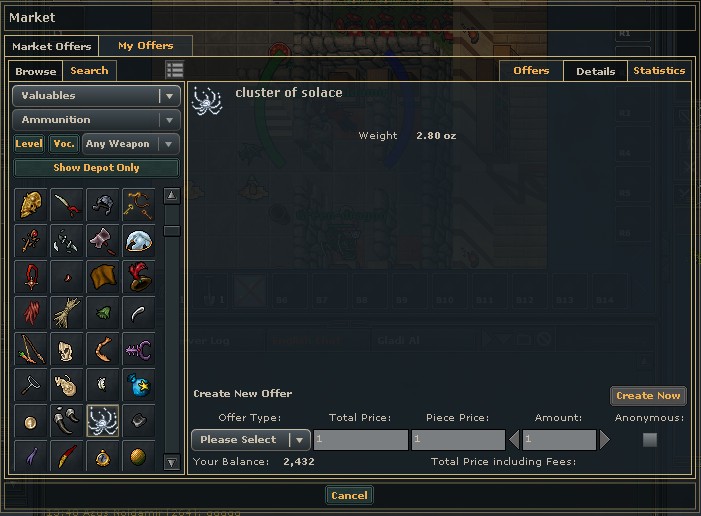Viewport: 701px width, 516px height.
Task: Open the Please Select offer type dropdown
Action: (250, 440)
